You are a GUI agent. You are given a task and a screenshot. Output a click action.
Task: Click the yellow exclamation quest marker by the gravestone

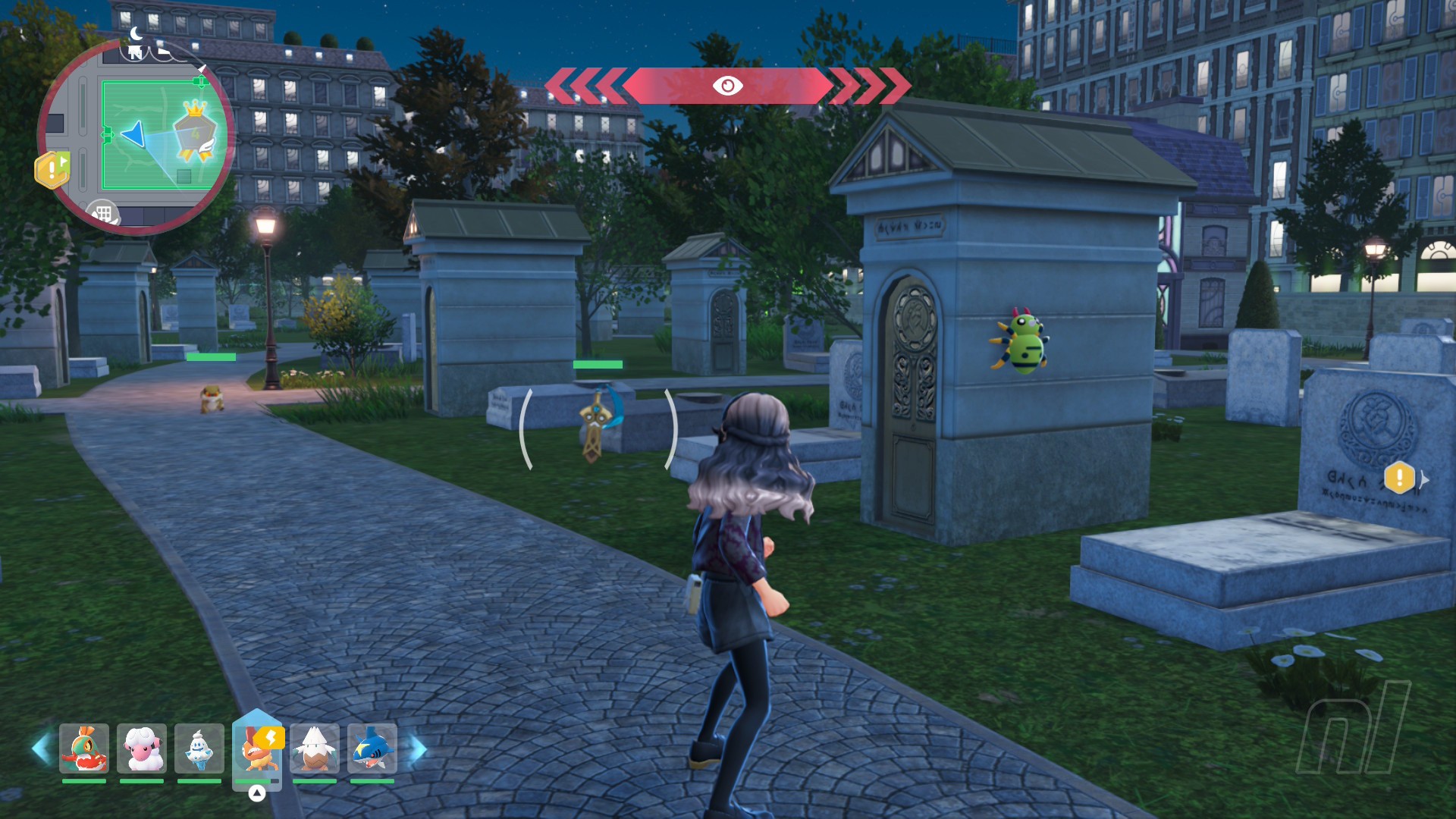click(1399, 478)
